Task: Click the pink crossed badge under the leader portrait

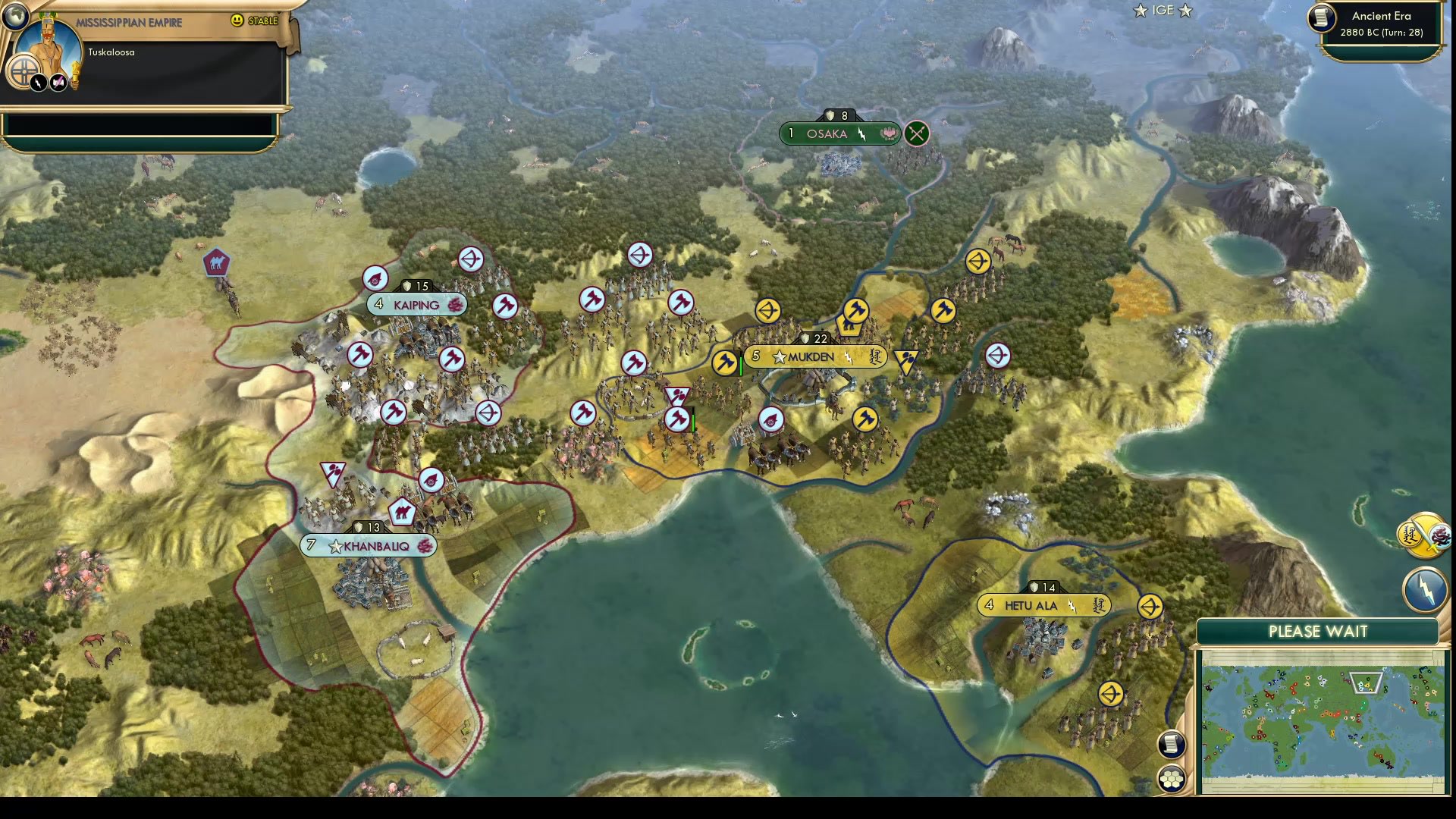Action: click(59, 82)
